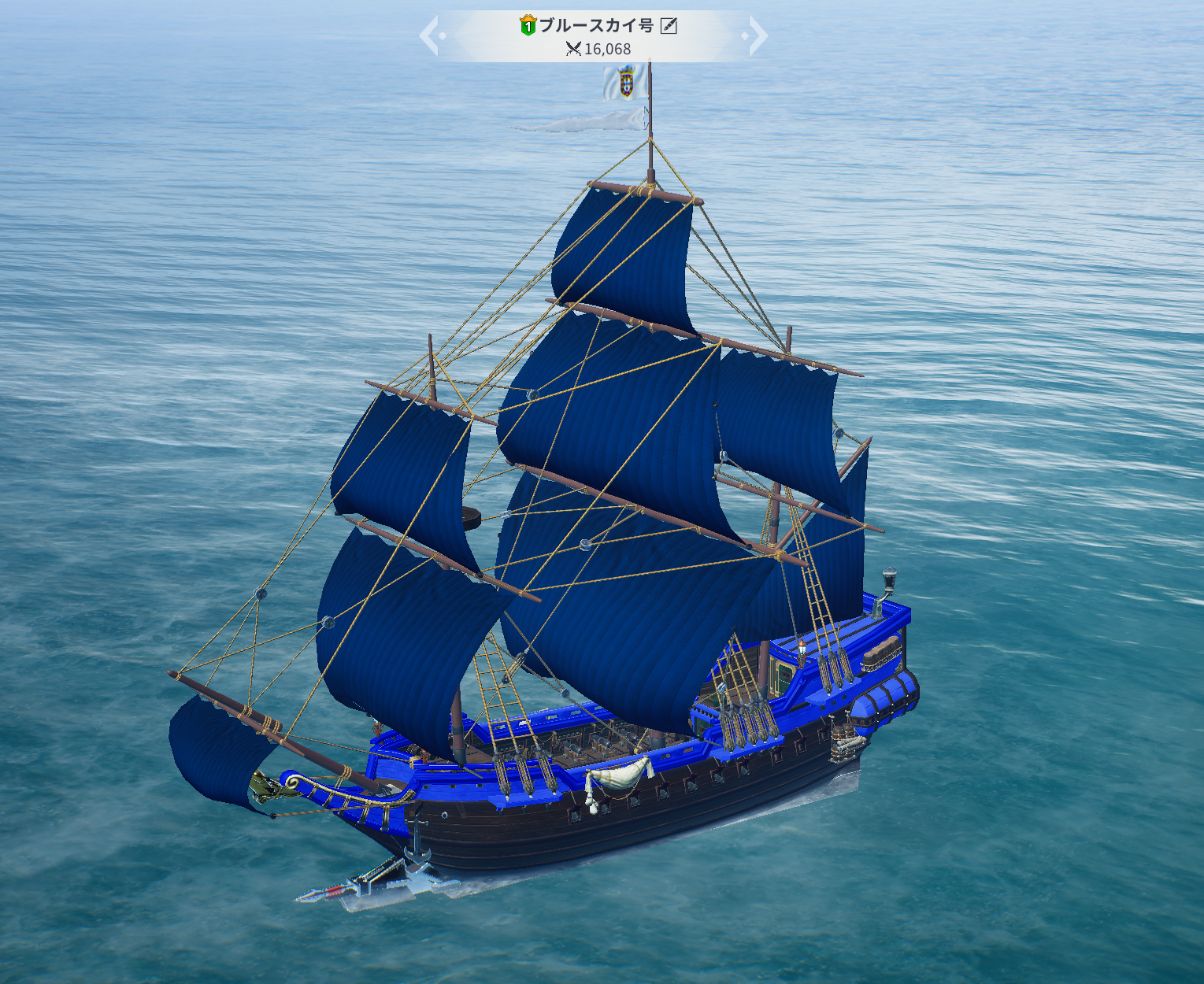Switch to the previous ship with left arrow
Viewport: 1204px width, 984px height.
(x=429, y=36)
